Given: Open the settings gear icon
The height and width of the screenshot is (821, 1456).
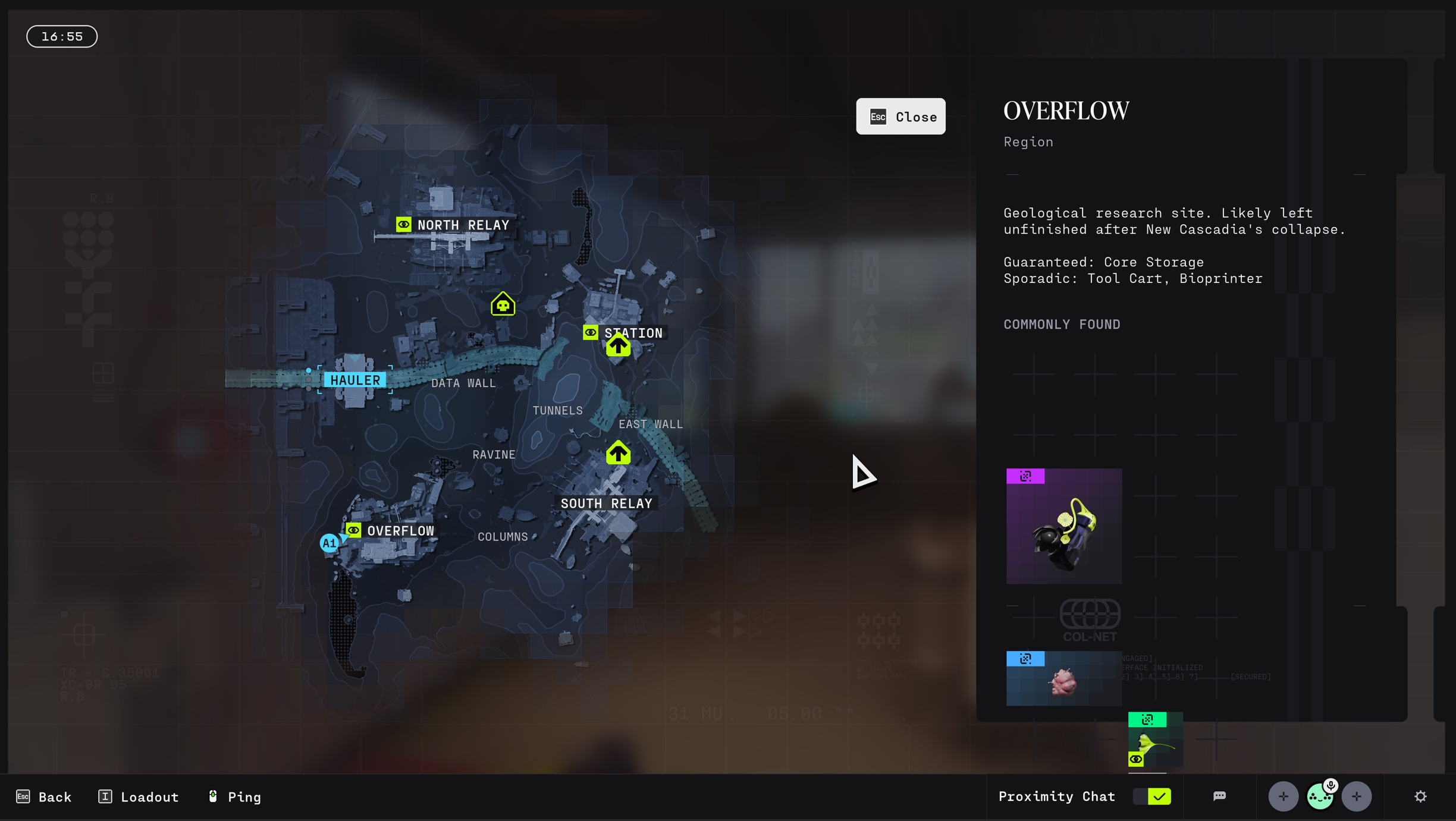Looking at the screenshot, I should 1420,797.
